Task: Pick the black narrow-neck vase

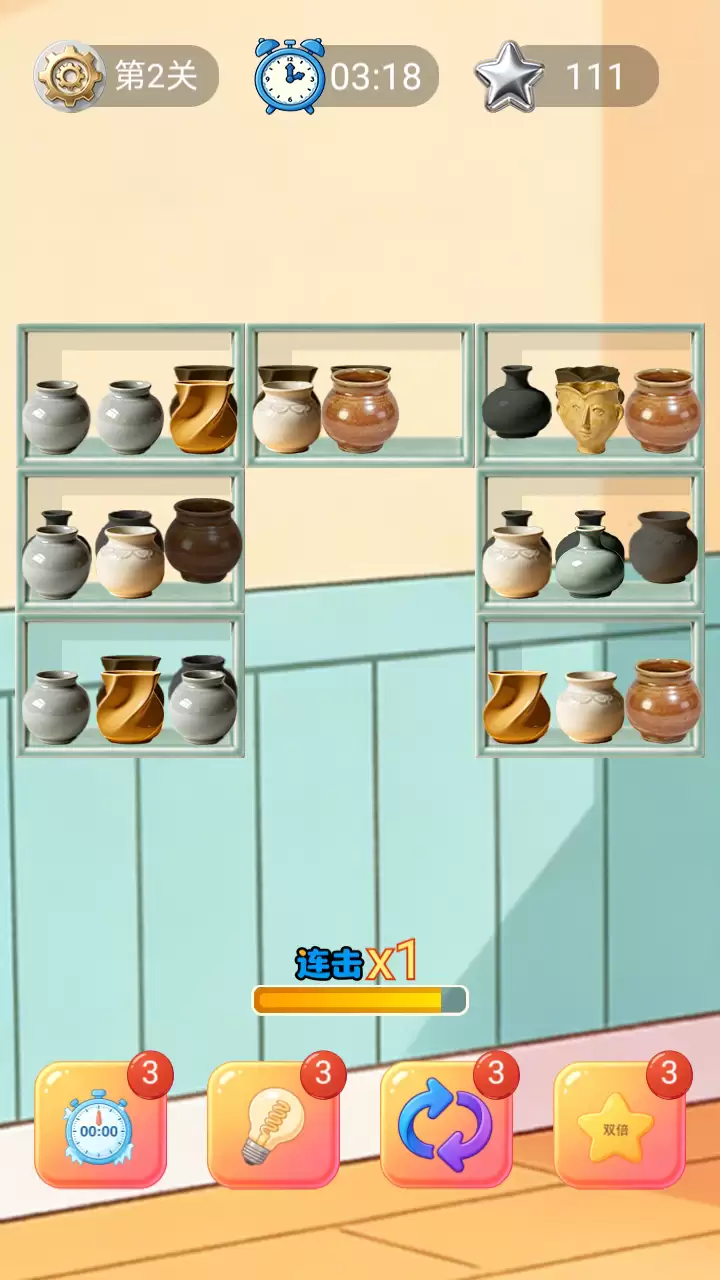Action: [x=516, y=403]
